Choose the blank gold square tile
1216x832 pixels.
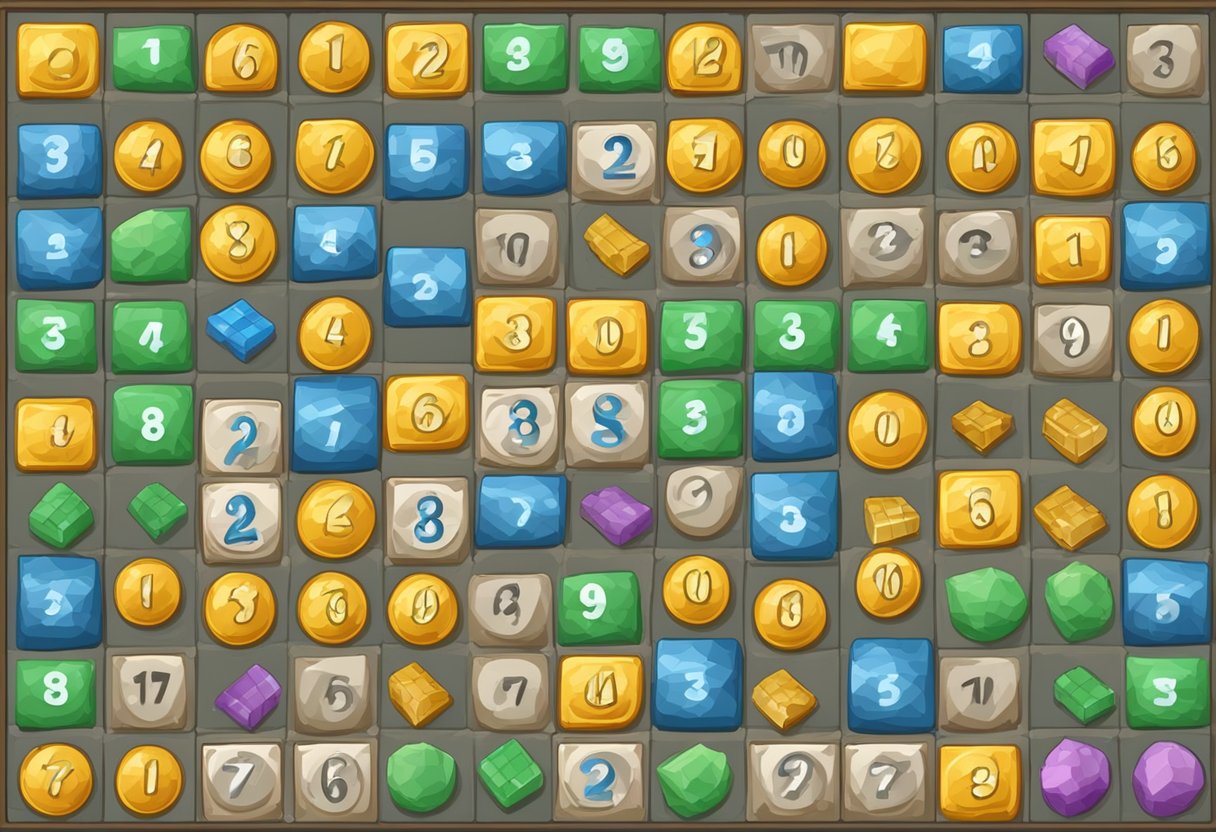pos(885,58)
